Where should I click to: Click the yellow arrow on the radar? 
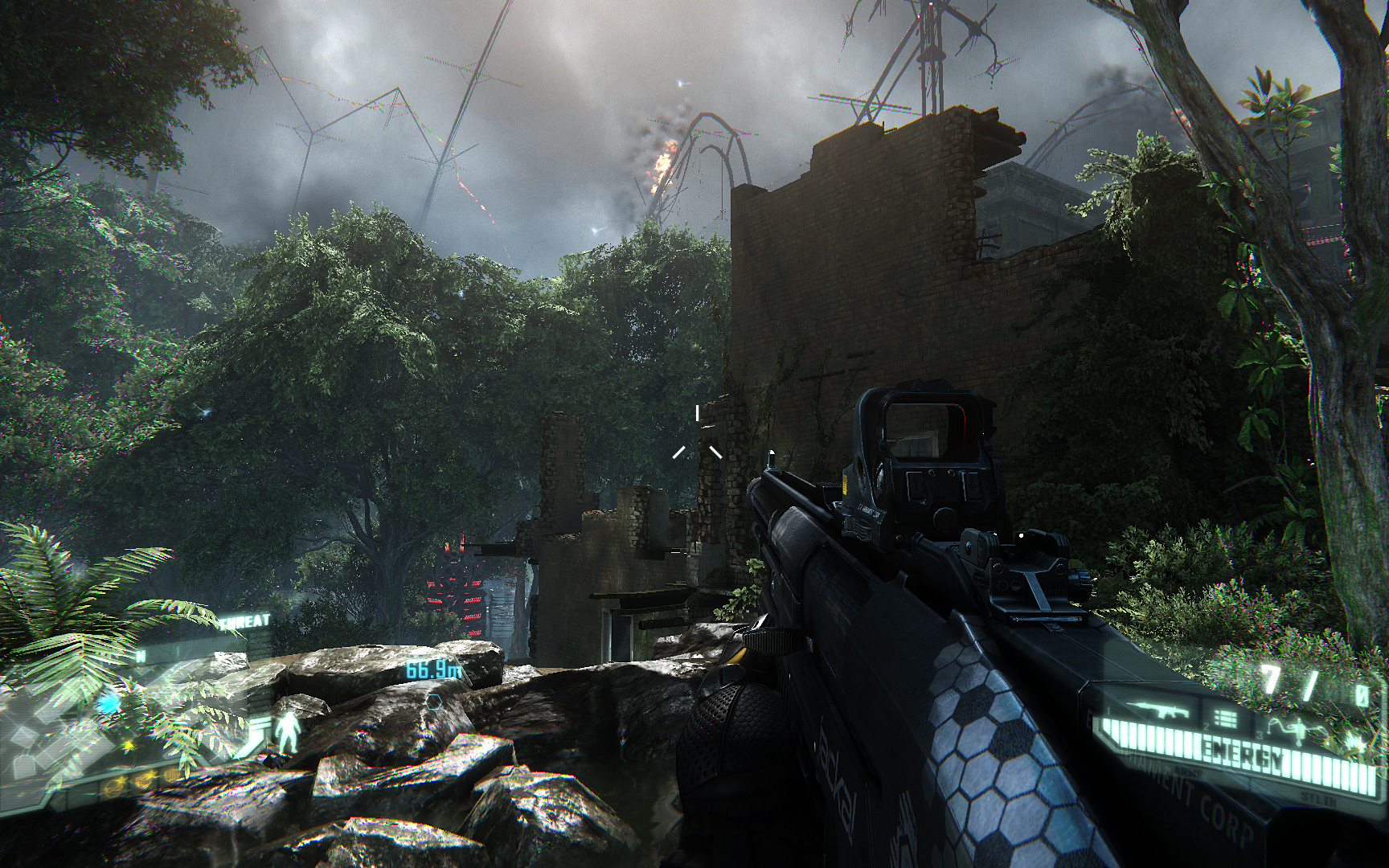pos(127,747)
